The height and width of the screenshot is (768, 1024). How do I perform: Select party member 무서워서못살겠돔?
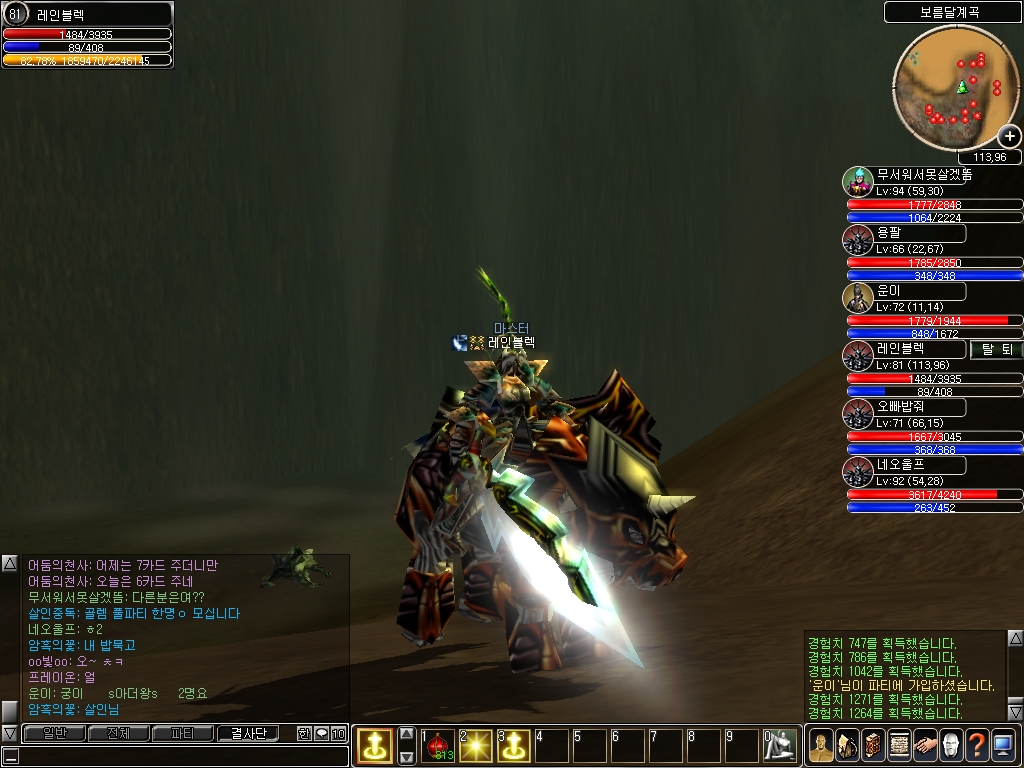920,175
